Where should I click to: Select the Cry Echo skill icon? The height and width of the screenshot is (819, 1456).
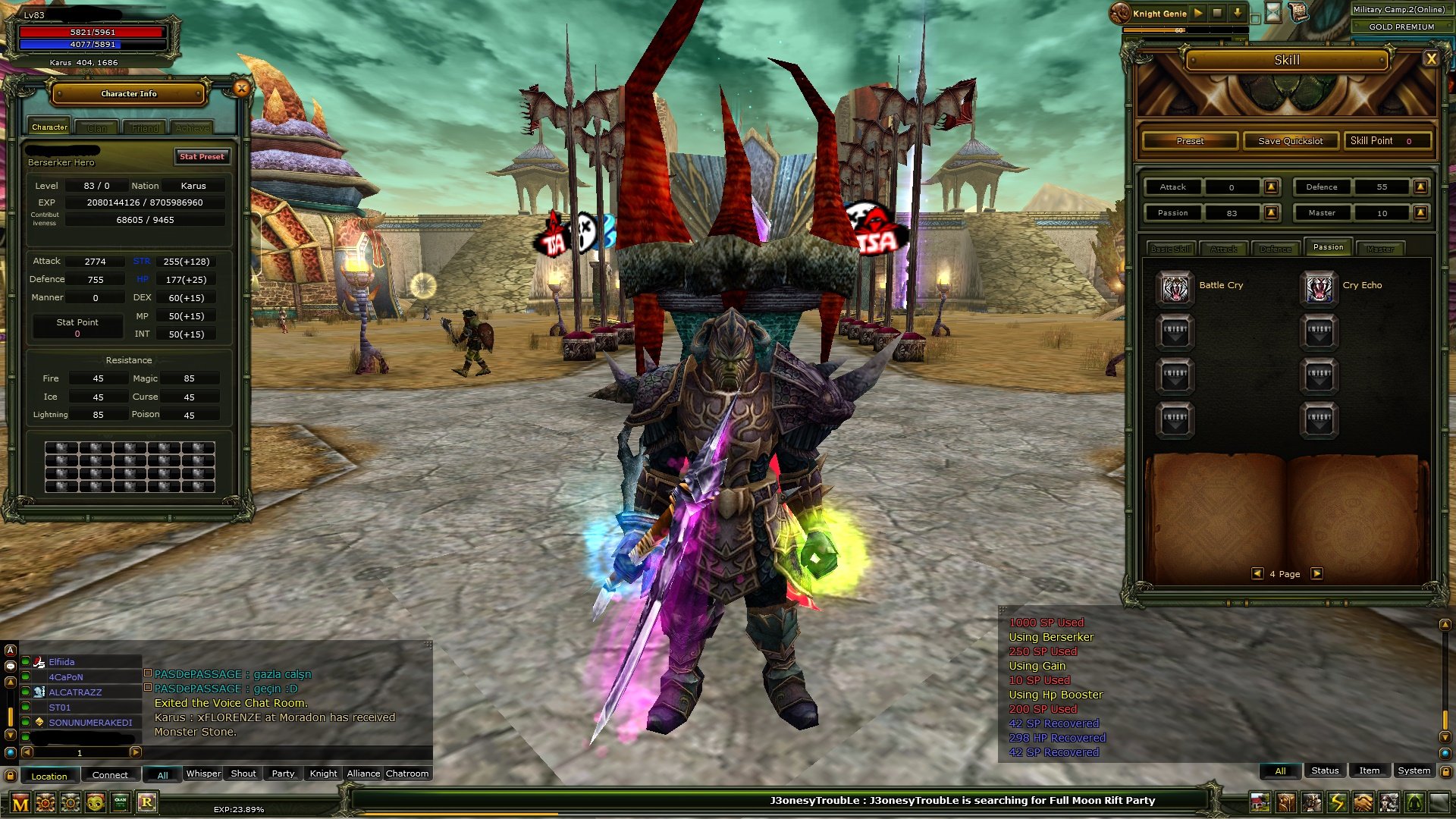pos(1319,287)
